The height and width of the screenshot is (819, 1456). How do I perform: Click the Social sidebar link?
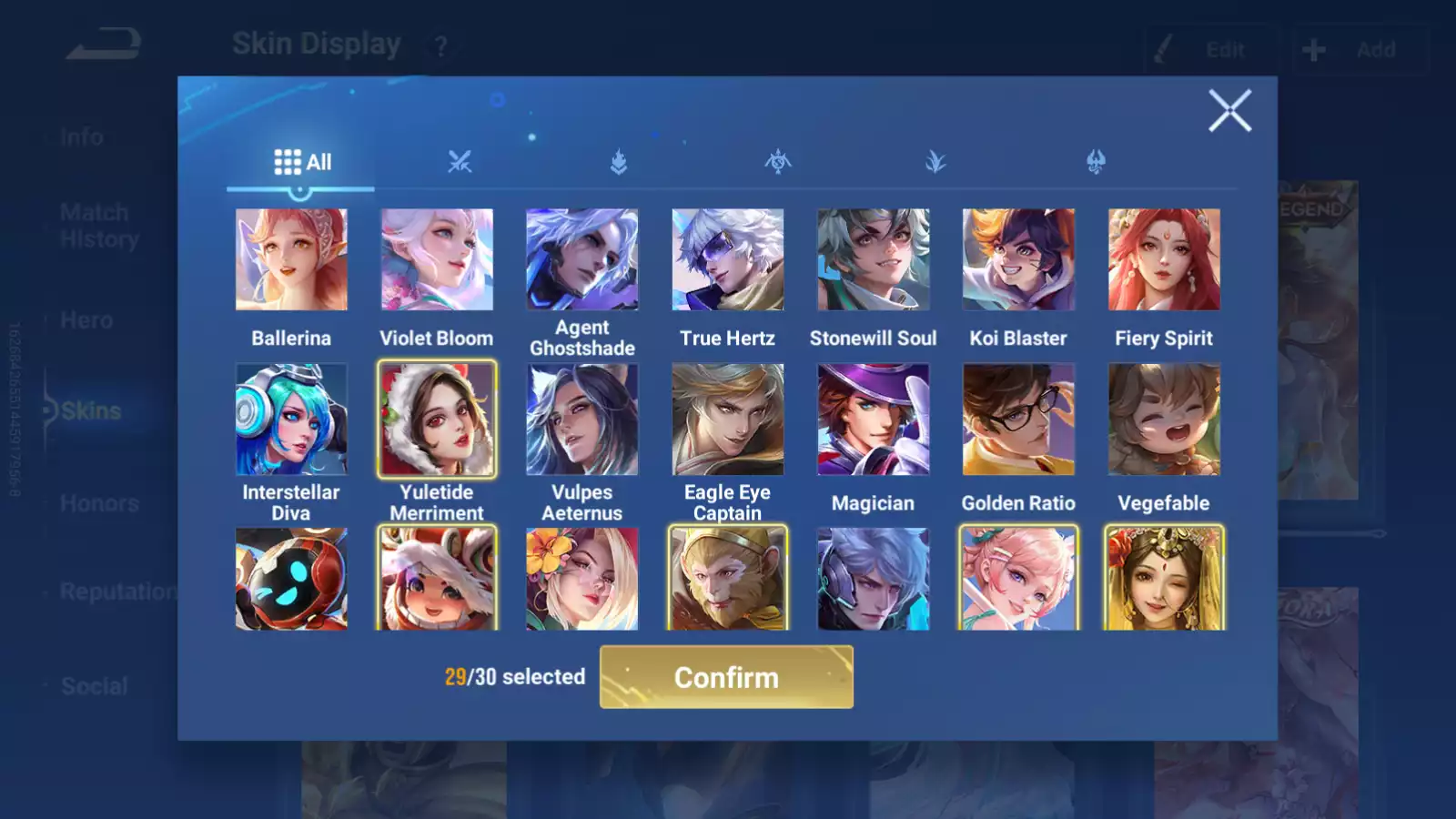click(95, 685)
